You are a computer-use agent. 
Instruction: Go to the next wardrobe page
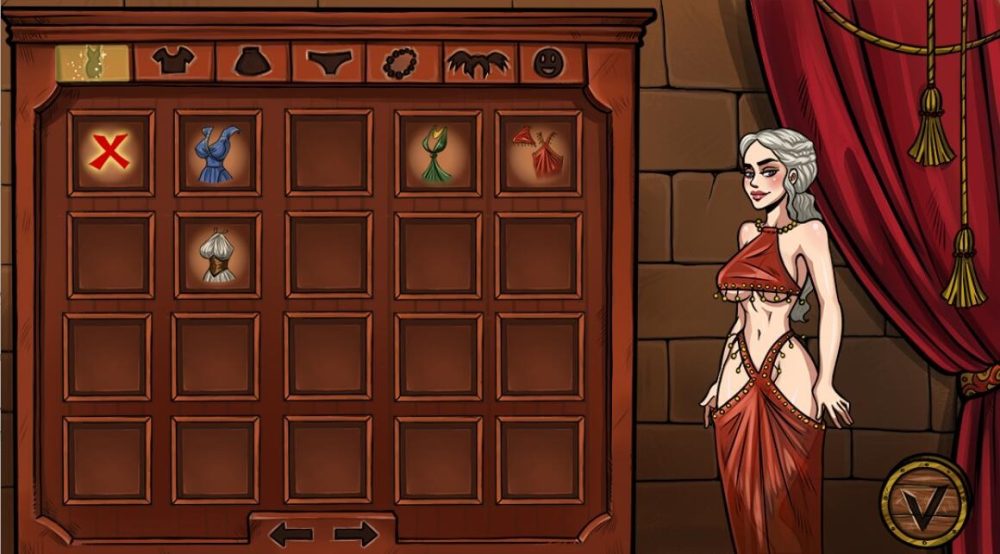pyautogui.click(x=355, y=533)
